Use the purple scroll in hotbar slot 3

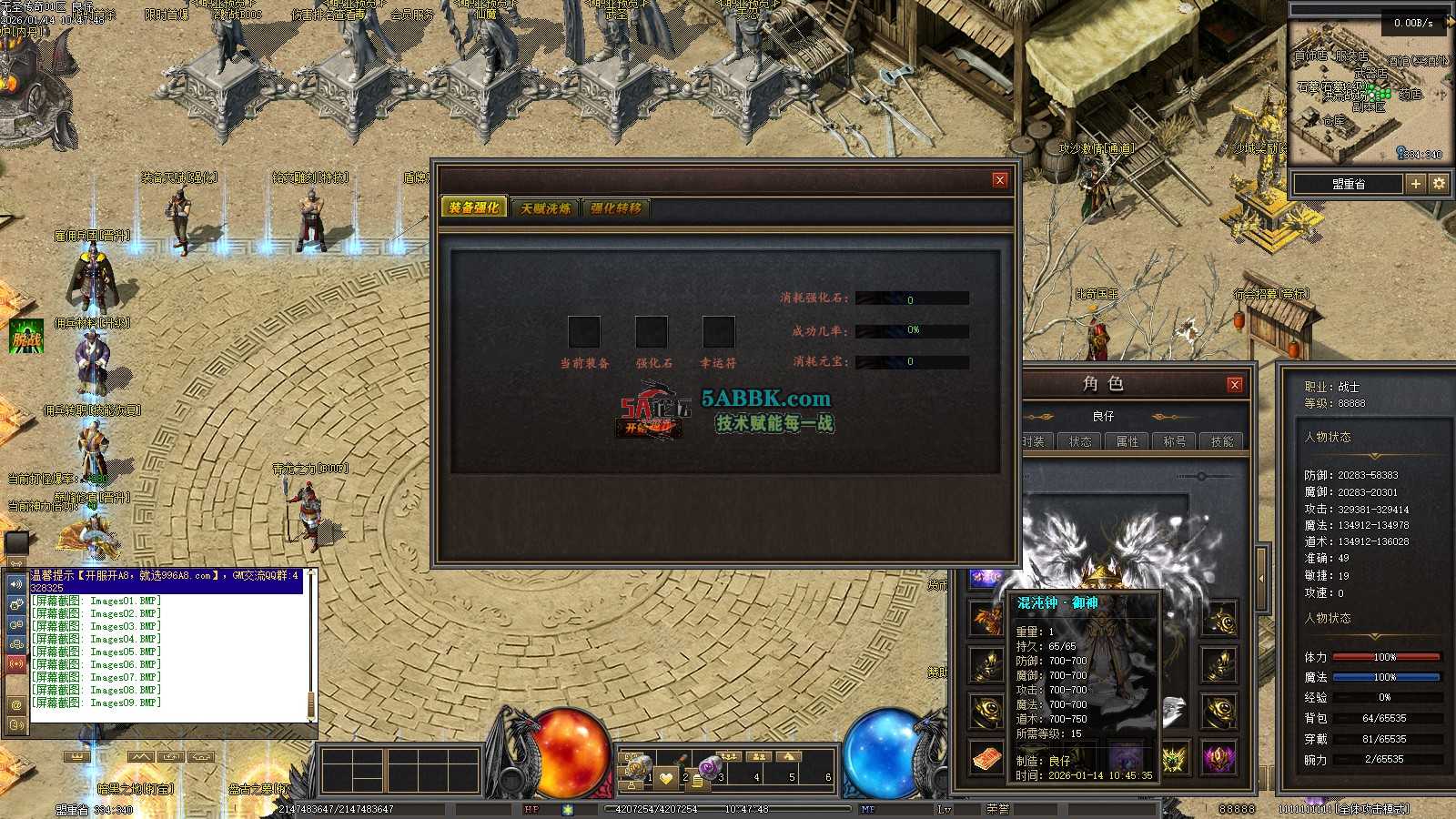[x=710, y=766]
